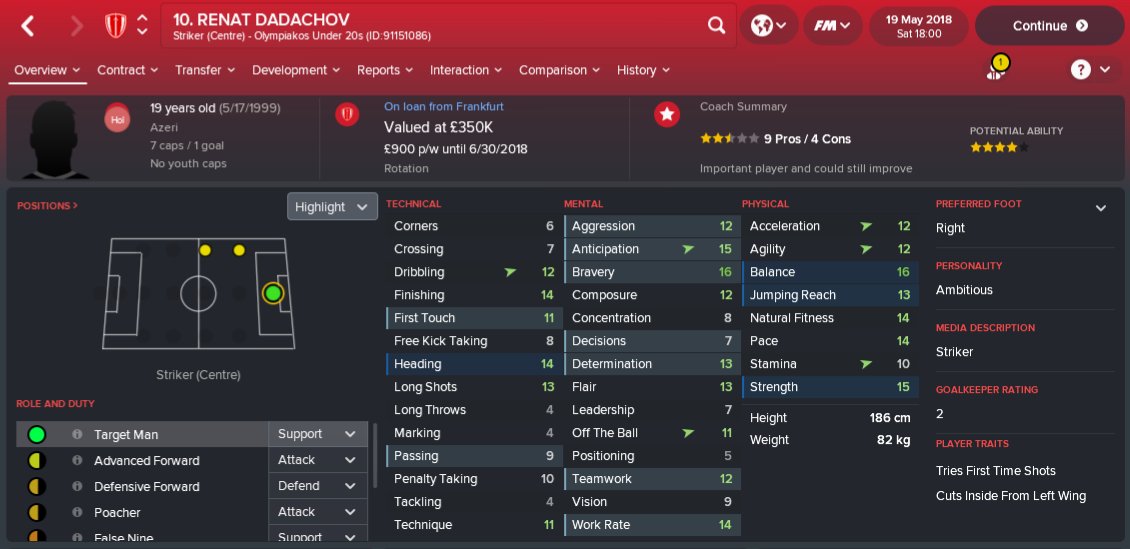Change Defensive Forward duty dropdown
The image size is (1130, 549).
(x=316, y=486)
